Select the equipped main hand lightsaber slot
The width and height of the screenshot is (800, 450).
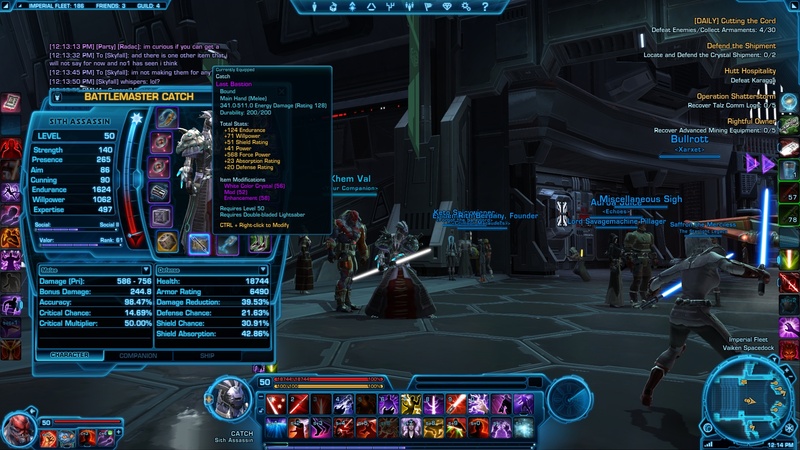[199, 243]
